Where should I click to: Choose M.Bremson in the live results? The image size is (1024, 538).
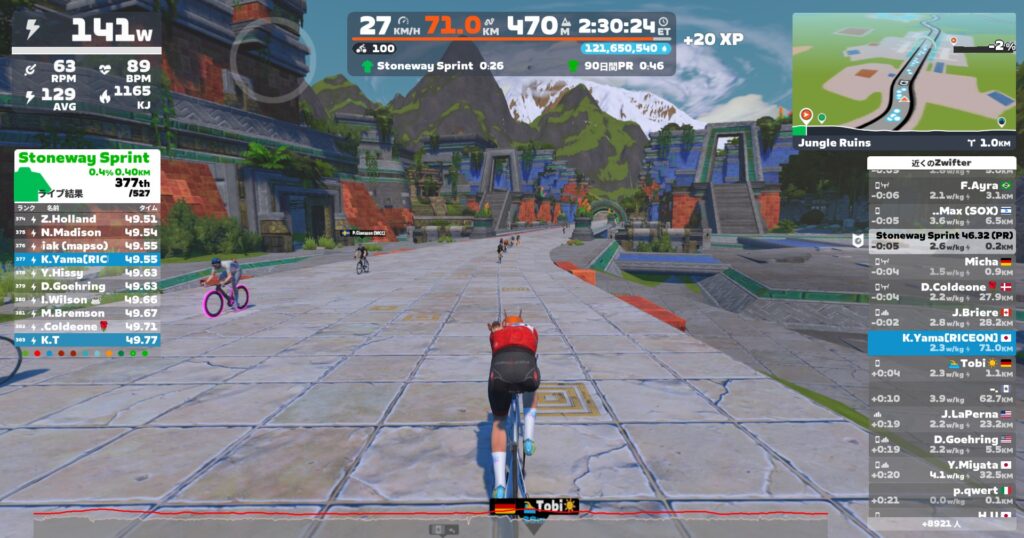(87, 312)
